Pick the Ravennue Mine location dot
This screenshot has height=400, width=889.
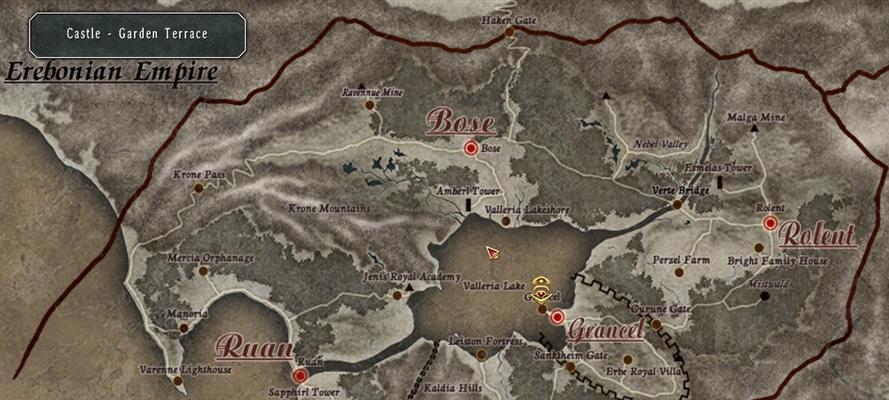370,104
